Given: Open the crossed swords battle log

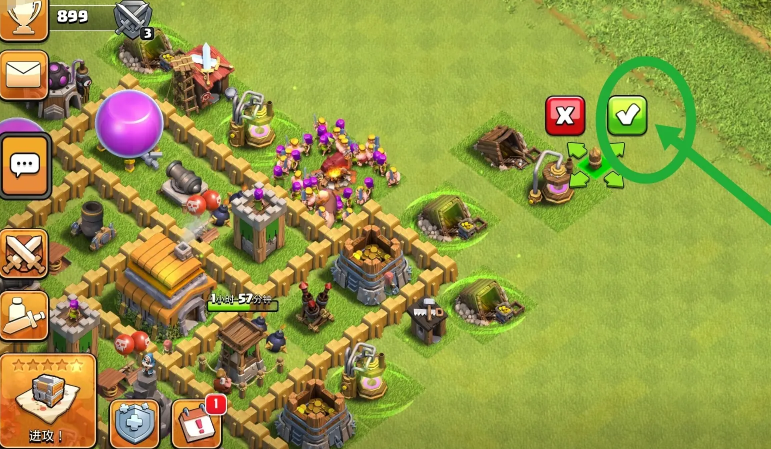Looking at the screenshot, I should point(23,254).
